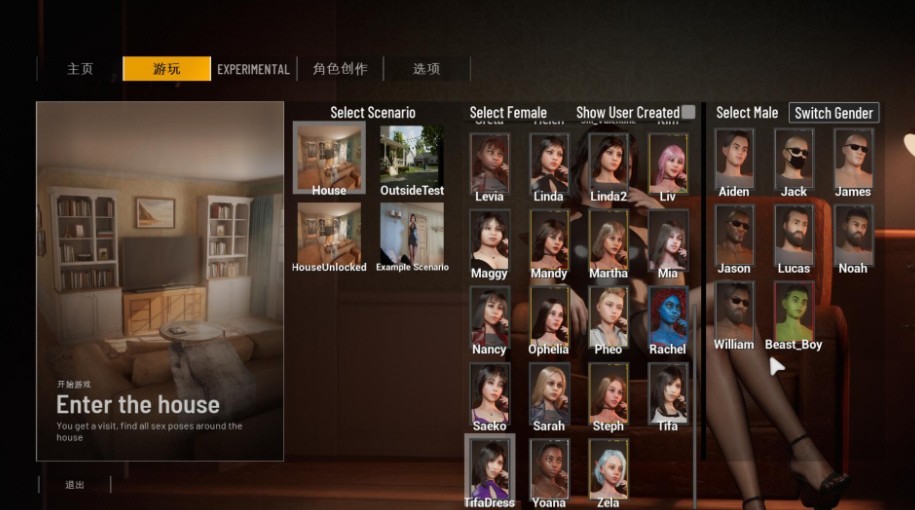Select the Zela character portrait
The image size is (915, 510).
(x=608, y=469)
